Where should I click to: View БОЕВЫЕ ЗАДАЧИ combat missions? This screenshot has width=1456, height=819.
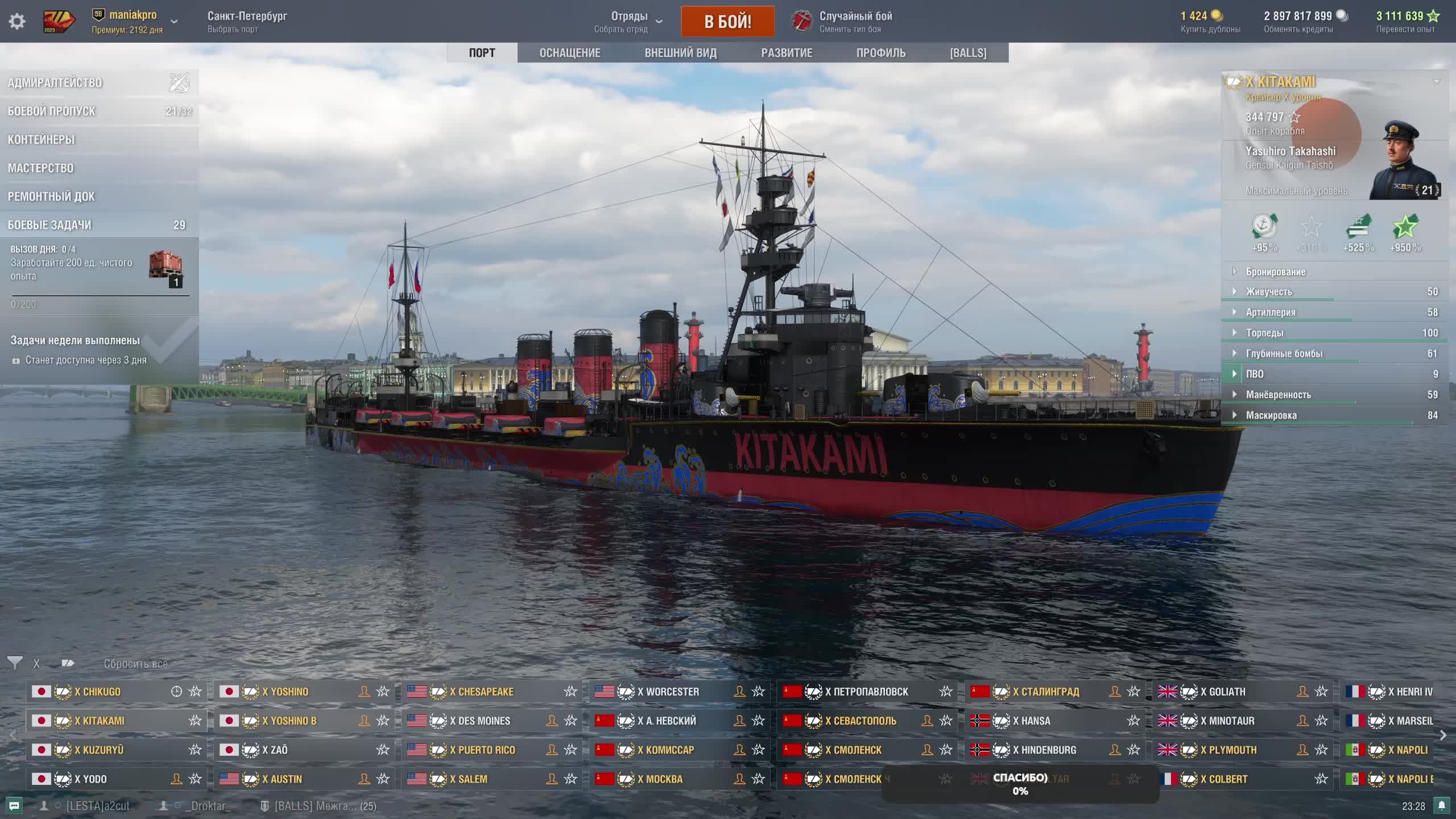(x=49, y=225)
